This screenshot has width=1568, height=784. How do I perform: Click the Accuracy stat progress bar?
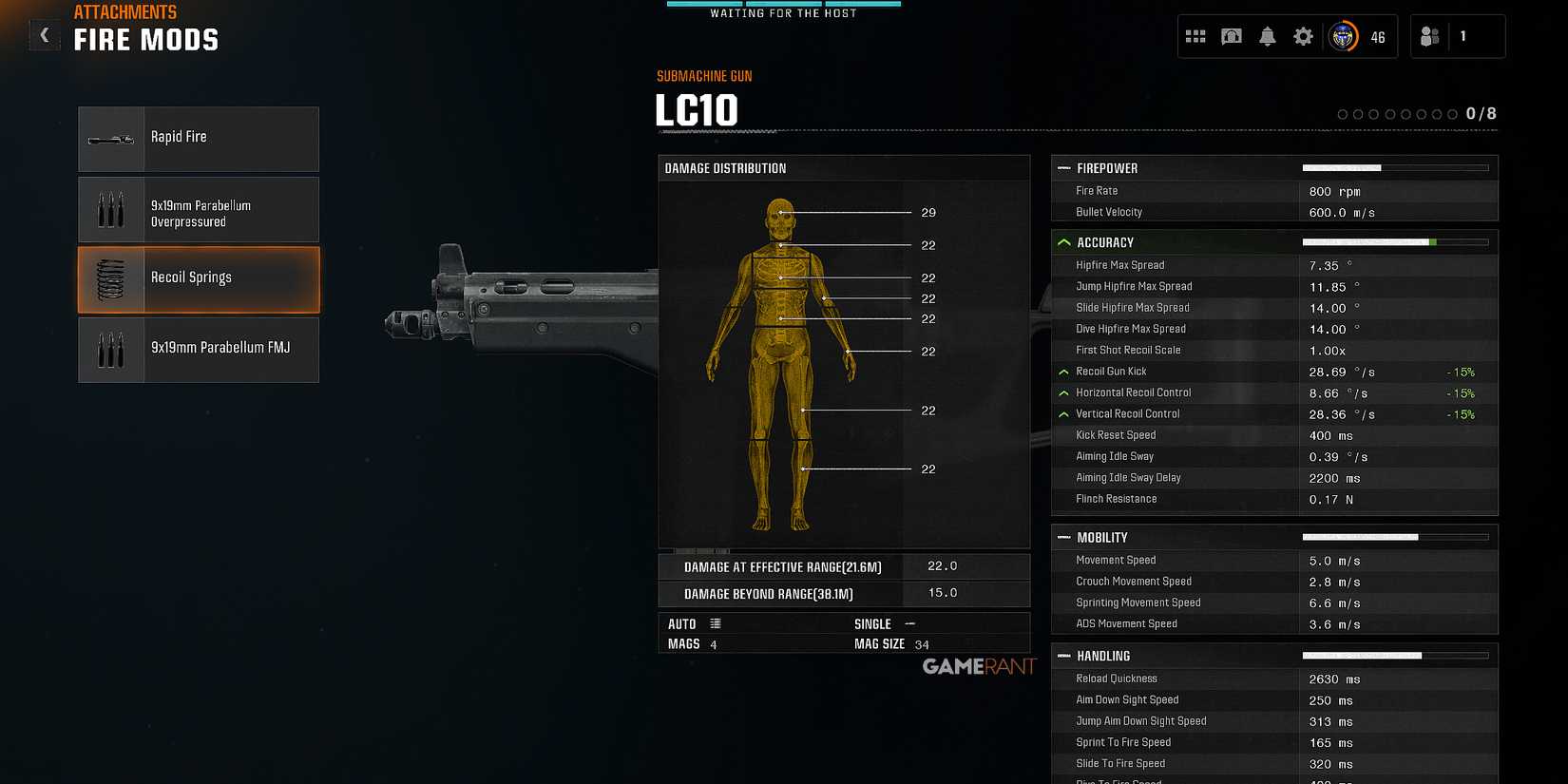pyautogui.click(x=1398, y=241)
